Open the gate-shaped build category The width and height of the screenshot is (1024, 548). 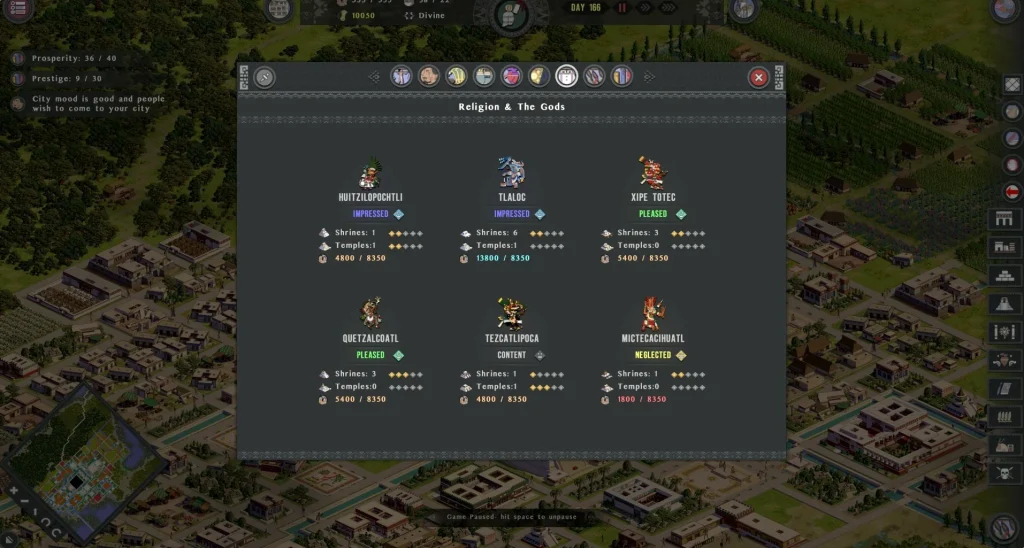pyautogui.click(x=1004, y=219)
